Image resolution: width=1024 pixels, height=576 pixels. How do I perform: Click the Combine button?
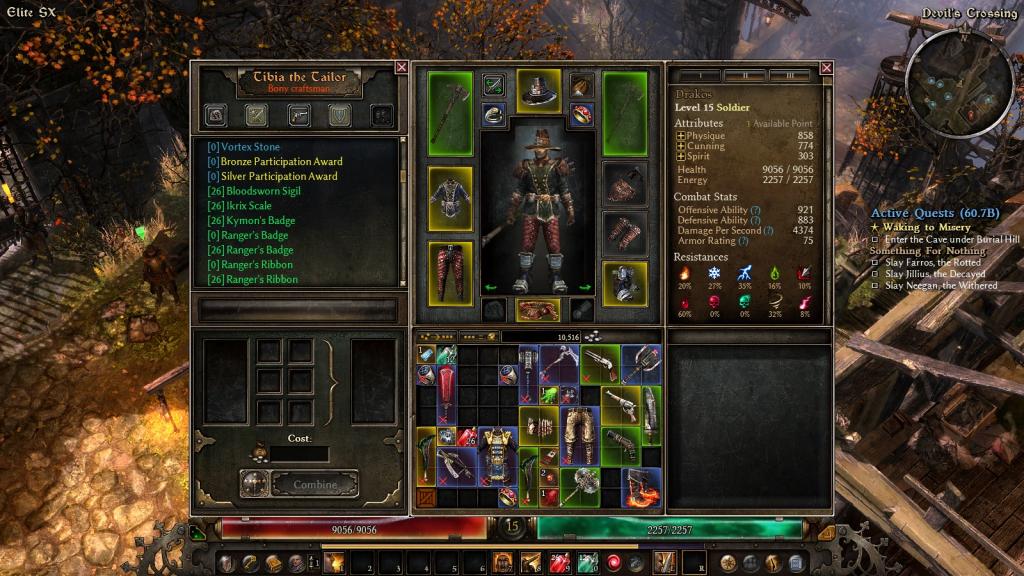coord(313,485)
